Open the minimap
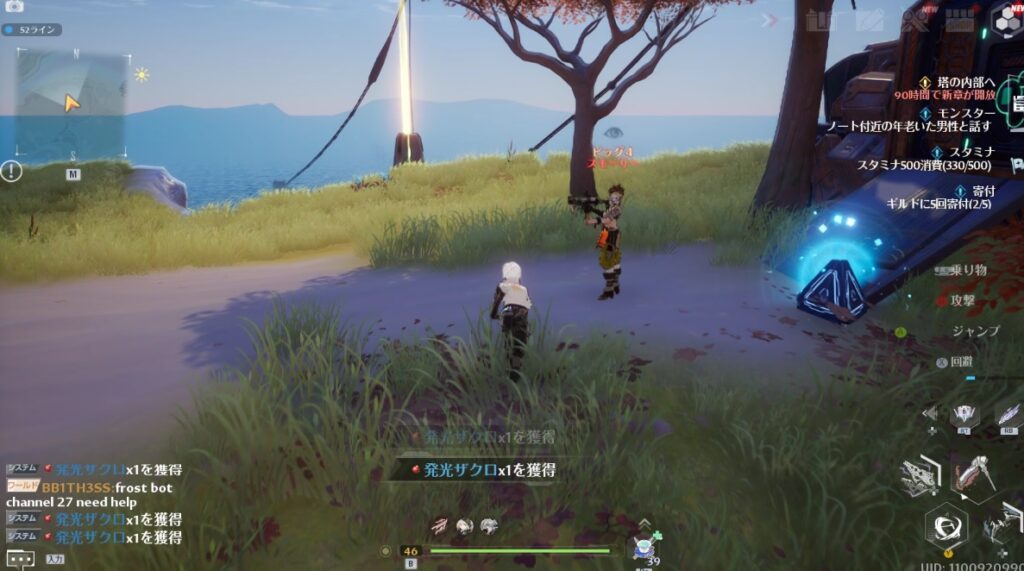The width and height of the screenshot is (1024, 571). [71, 103]
